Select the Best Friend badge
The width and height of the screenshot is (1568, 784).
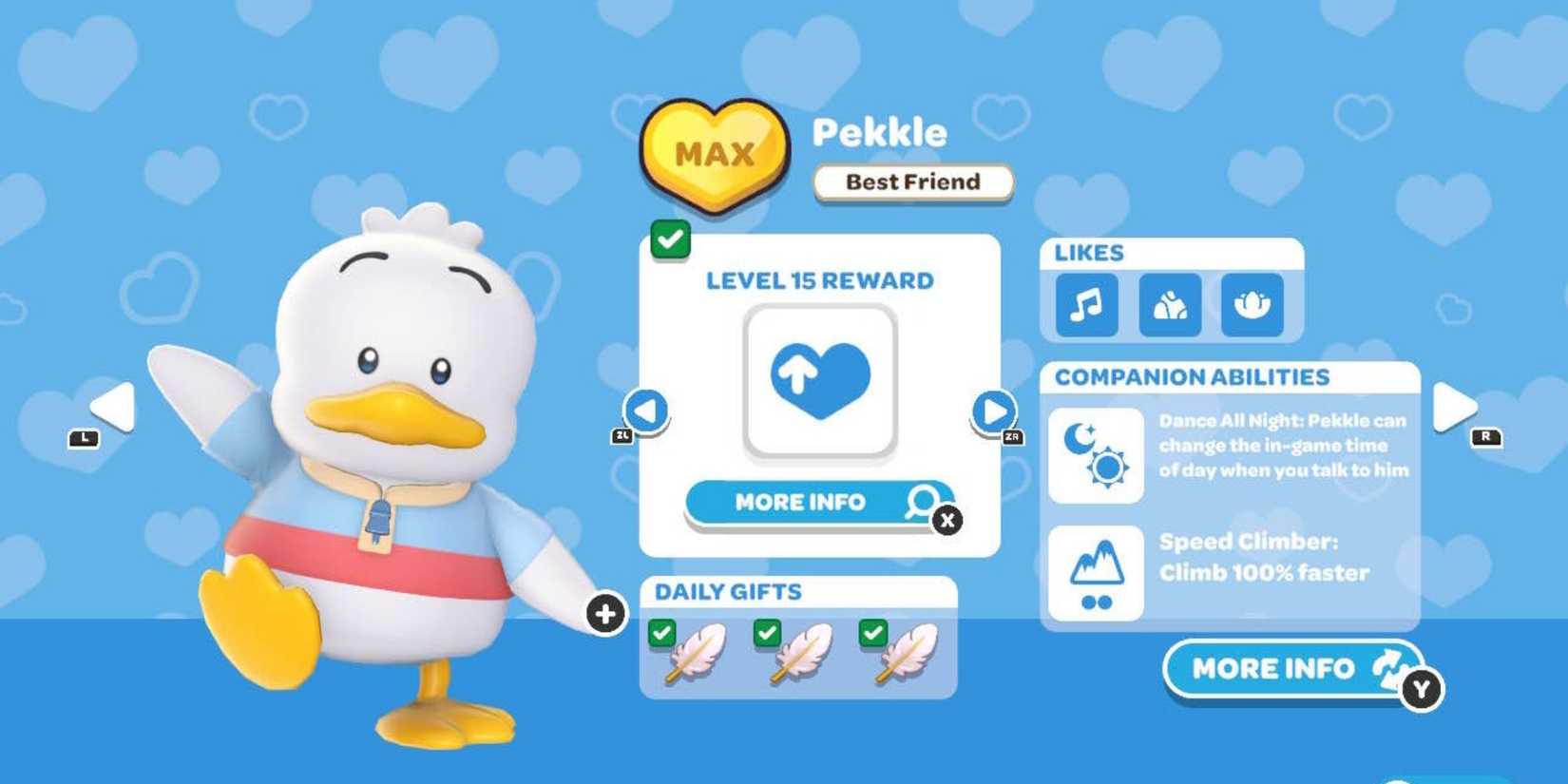click(912, 182)
